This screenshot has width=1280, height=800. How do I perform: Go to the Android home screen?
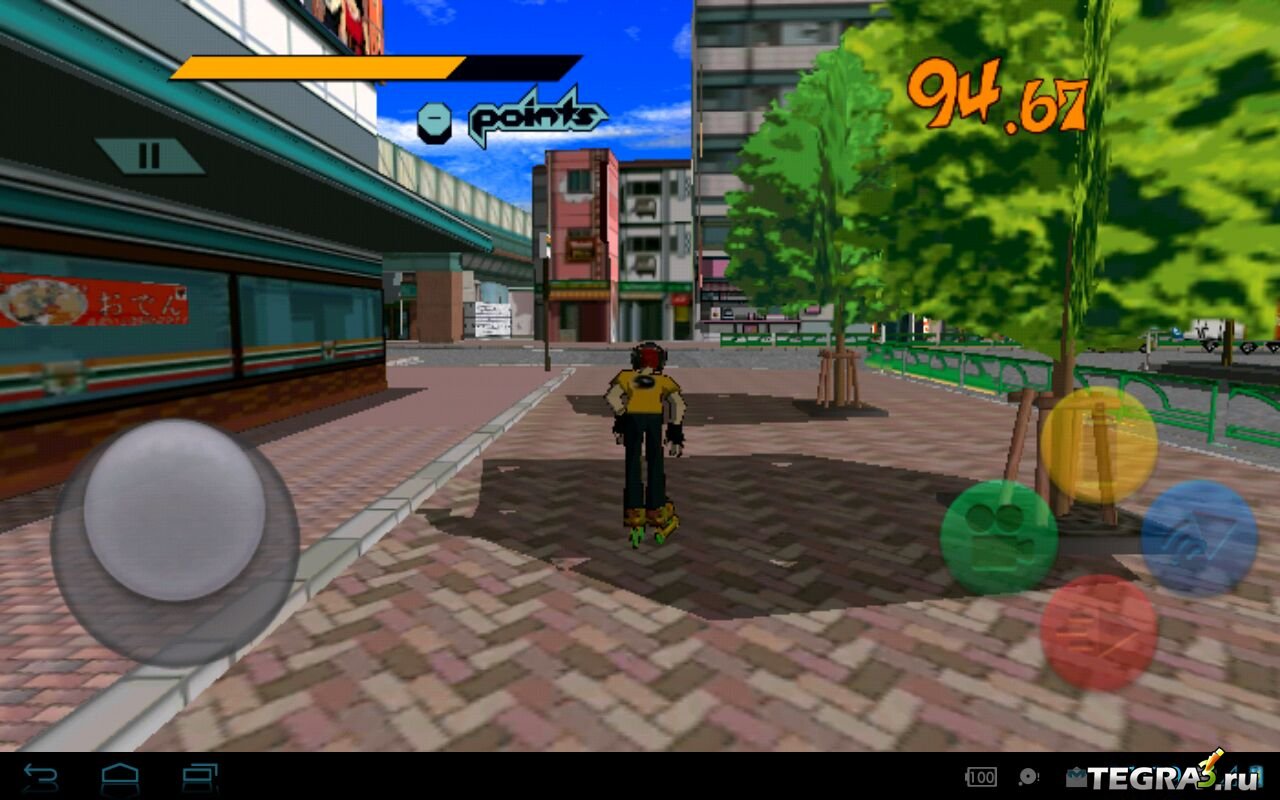(x=120, y=777)
